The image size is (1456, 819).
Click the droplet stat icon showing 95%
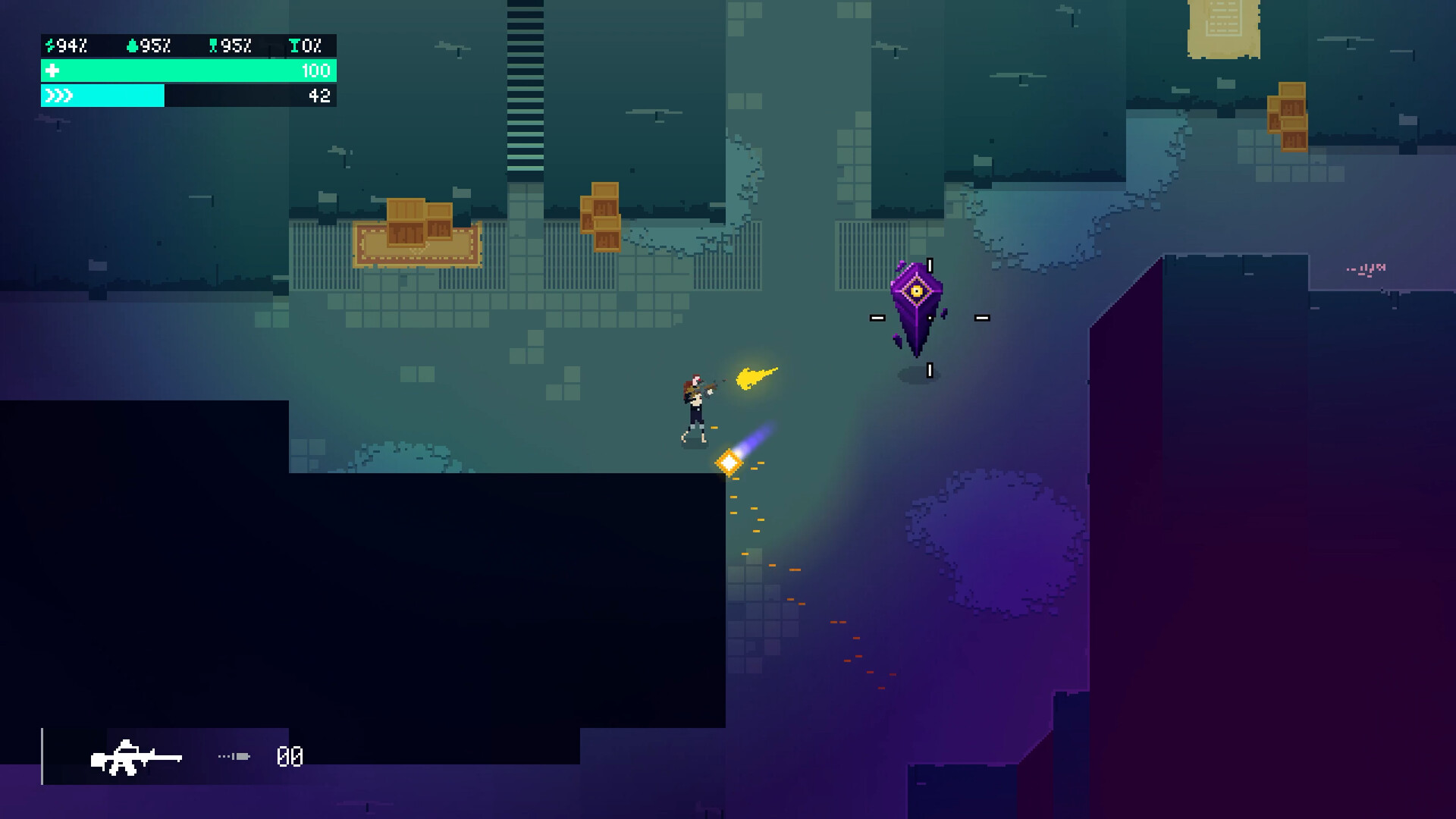[130, 45]
